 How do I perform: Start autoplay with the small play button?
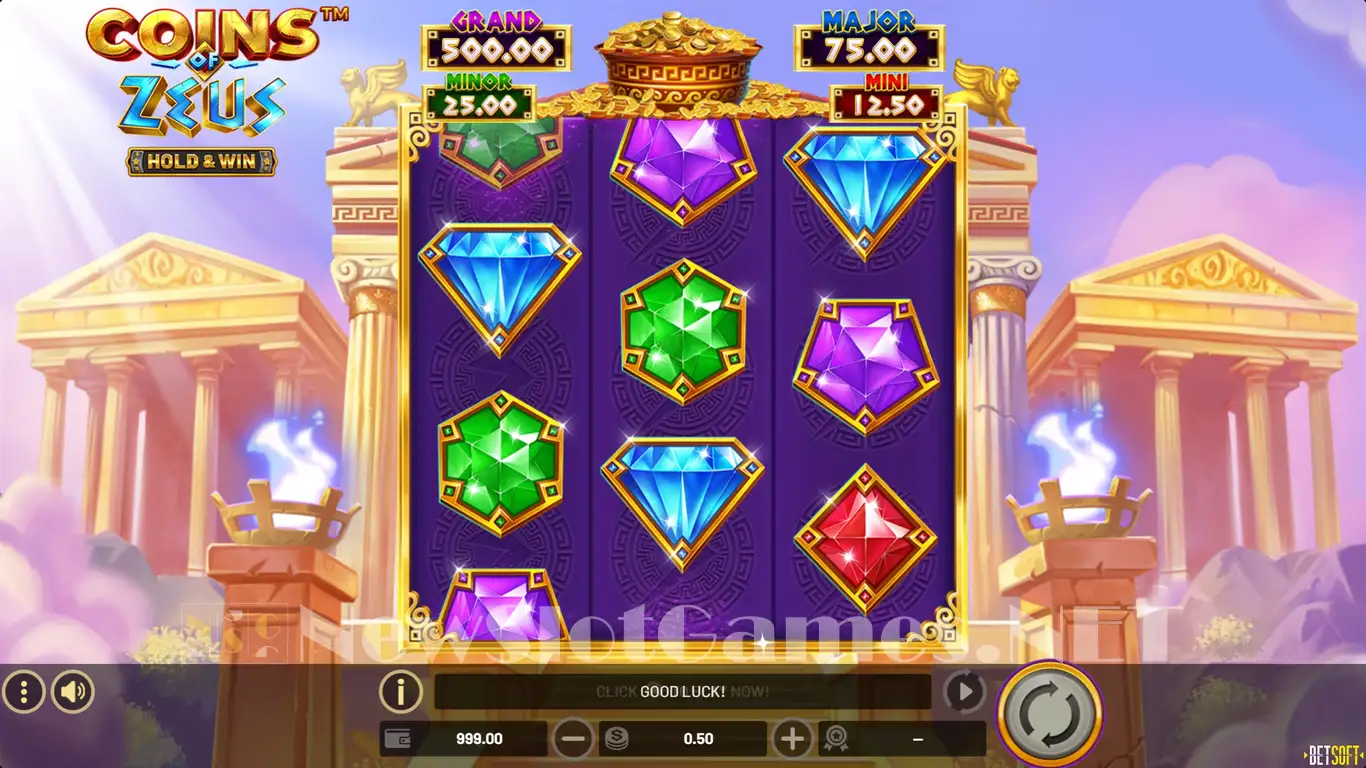(x=964, y=691)
